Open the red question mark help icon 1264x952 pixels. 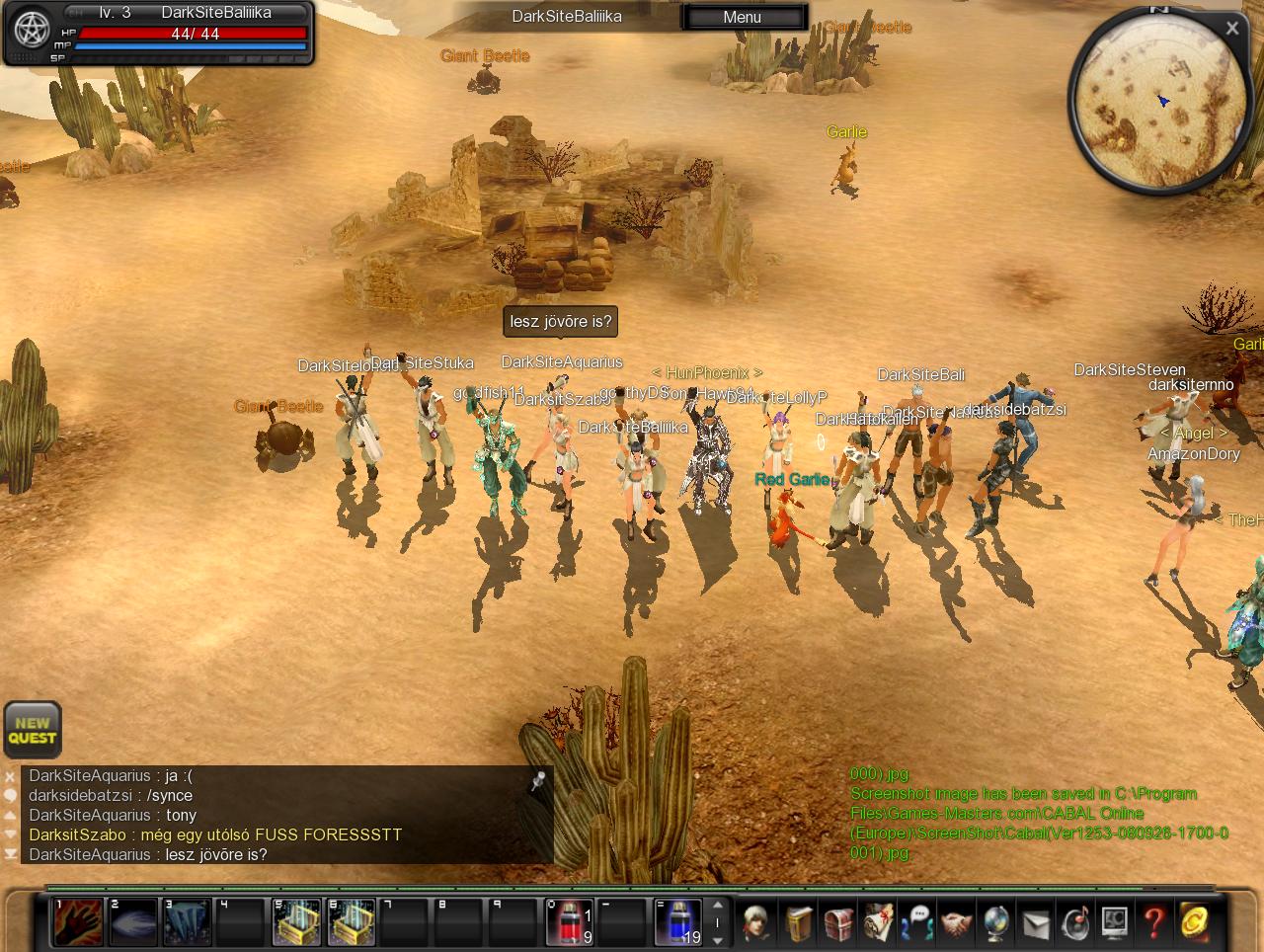[1153, 923]
